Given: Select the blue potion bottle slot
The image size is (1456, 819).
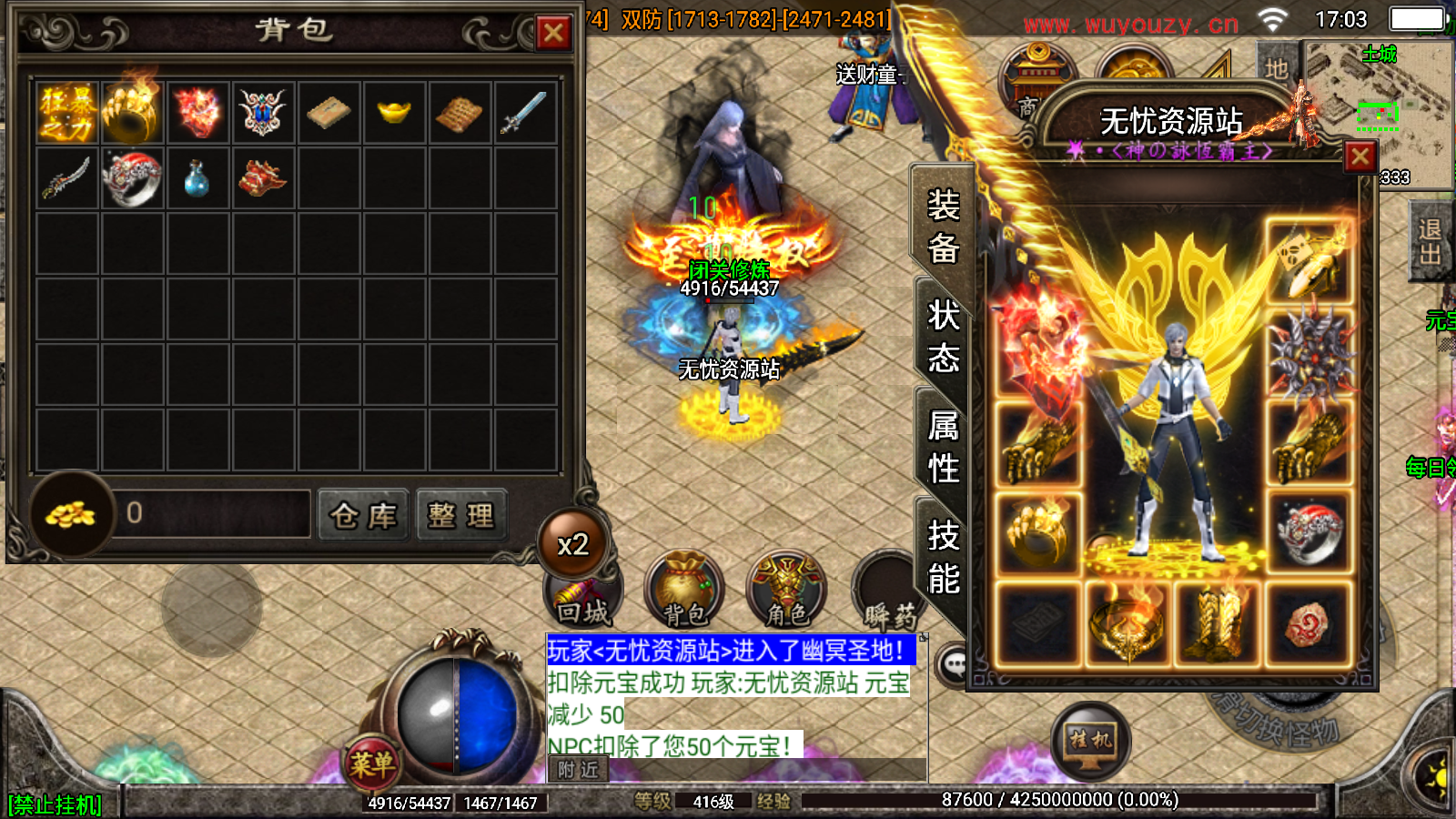Looking at the screenshot, I should click(x=197, y=178).
